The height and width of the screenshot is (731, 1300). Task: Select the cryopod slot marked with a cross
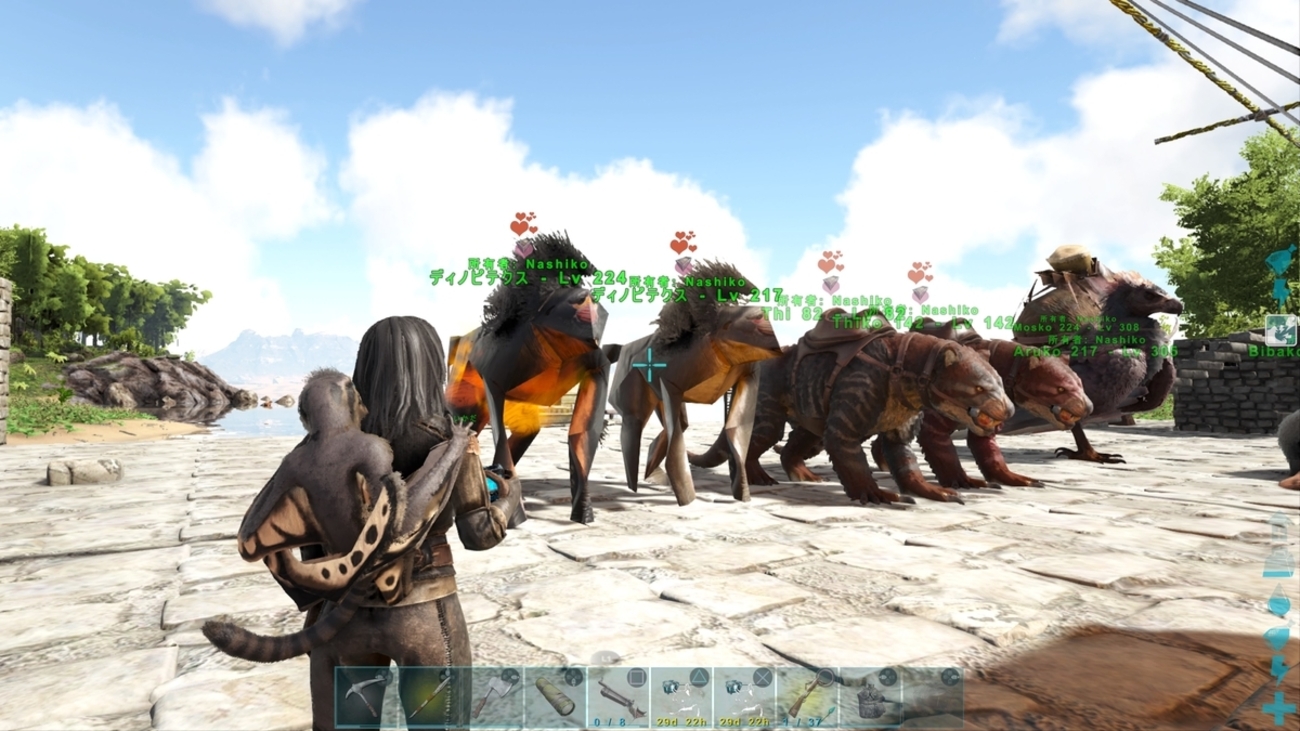click(x=744, y=696)
